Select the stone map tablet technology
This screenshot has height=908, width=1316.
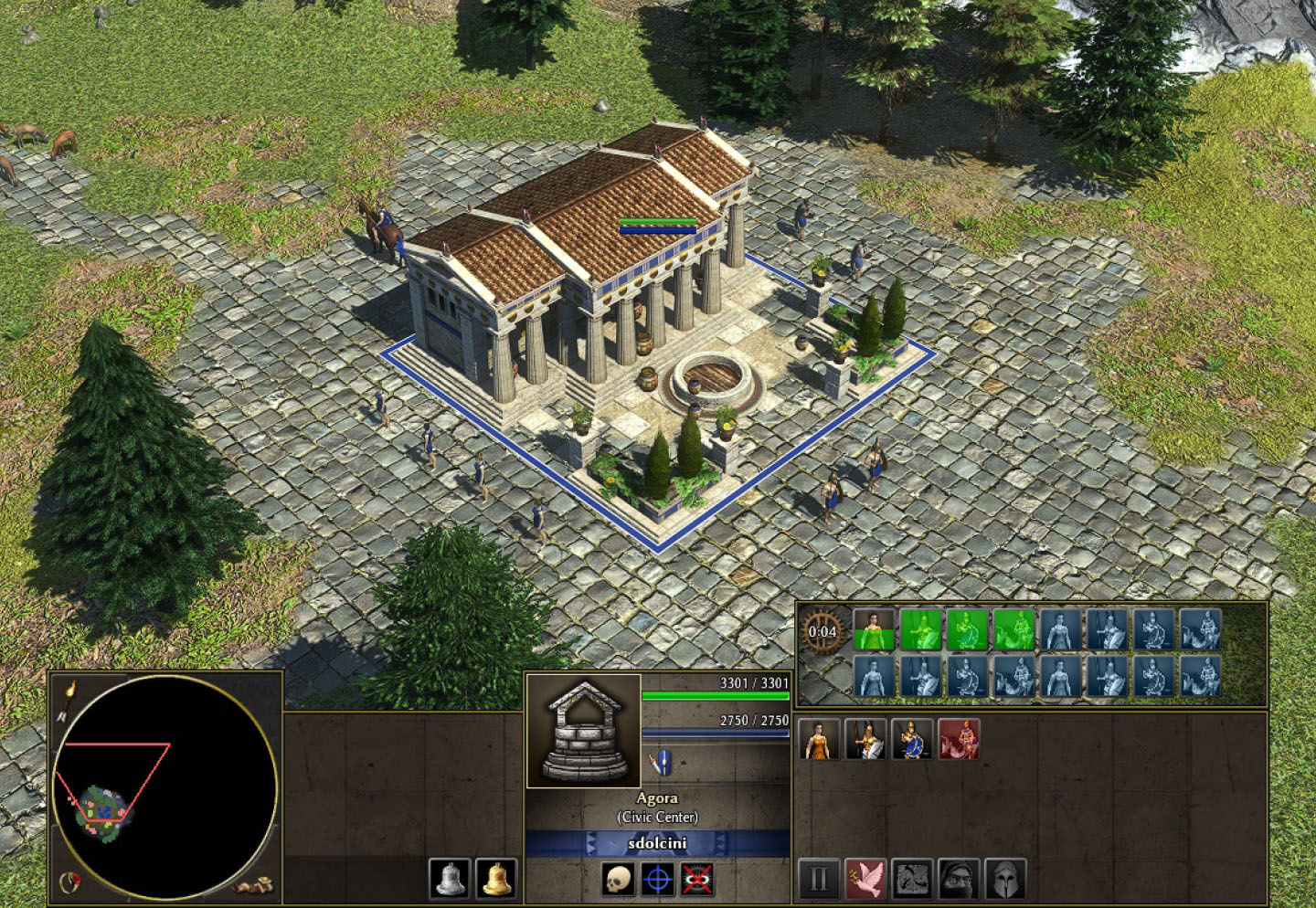coord(912,879)
